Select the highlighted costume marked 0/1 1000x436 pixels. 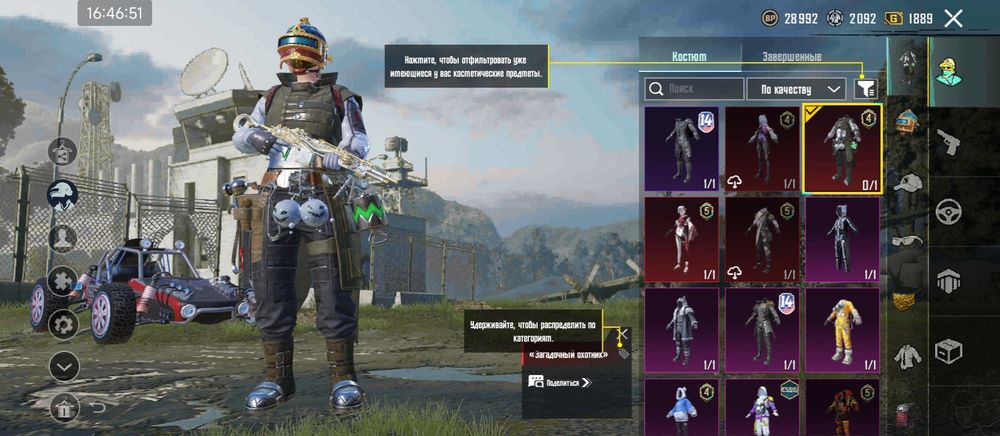(x=842, y=147)
